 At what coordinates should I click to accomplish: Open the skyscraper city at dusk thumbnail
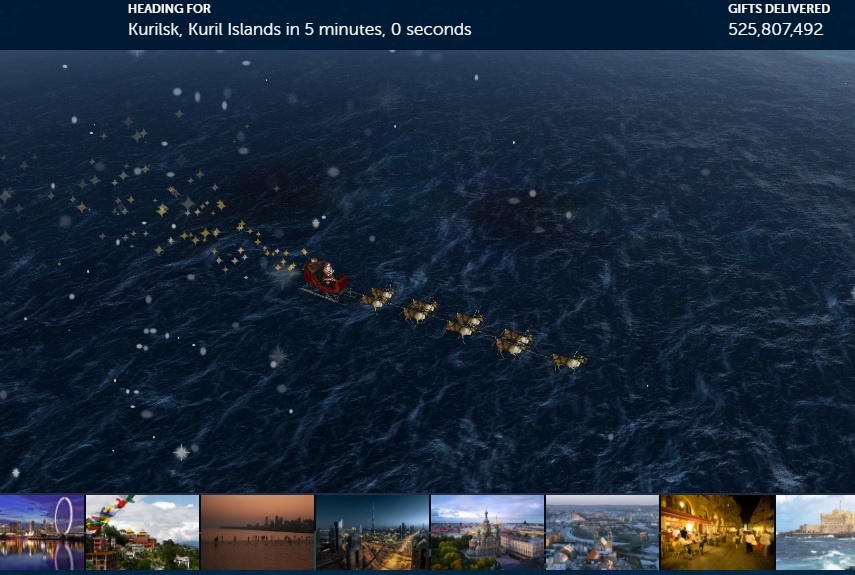tap(372, 532)
